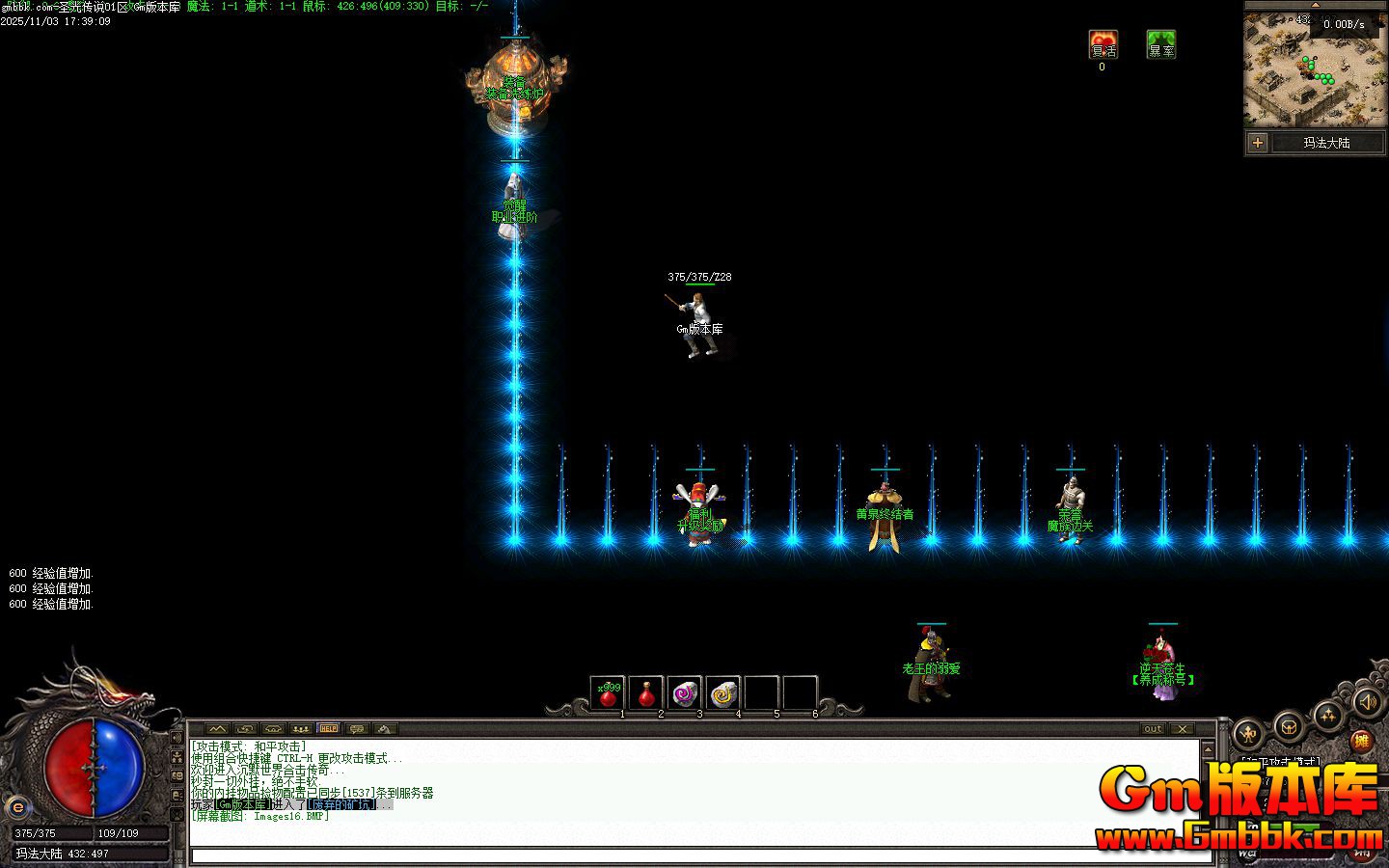Open the inventory bag button
The height and width of the screenshot is (868, 1389).
(x=1289, y=726)
